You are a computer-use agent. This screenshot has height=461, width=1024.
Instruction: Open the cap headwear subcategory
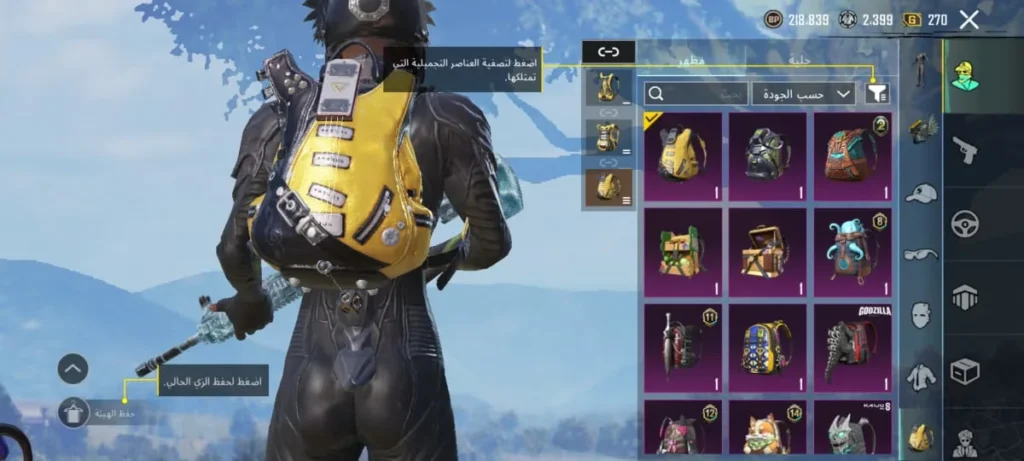[921, 193]
